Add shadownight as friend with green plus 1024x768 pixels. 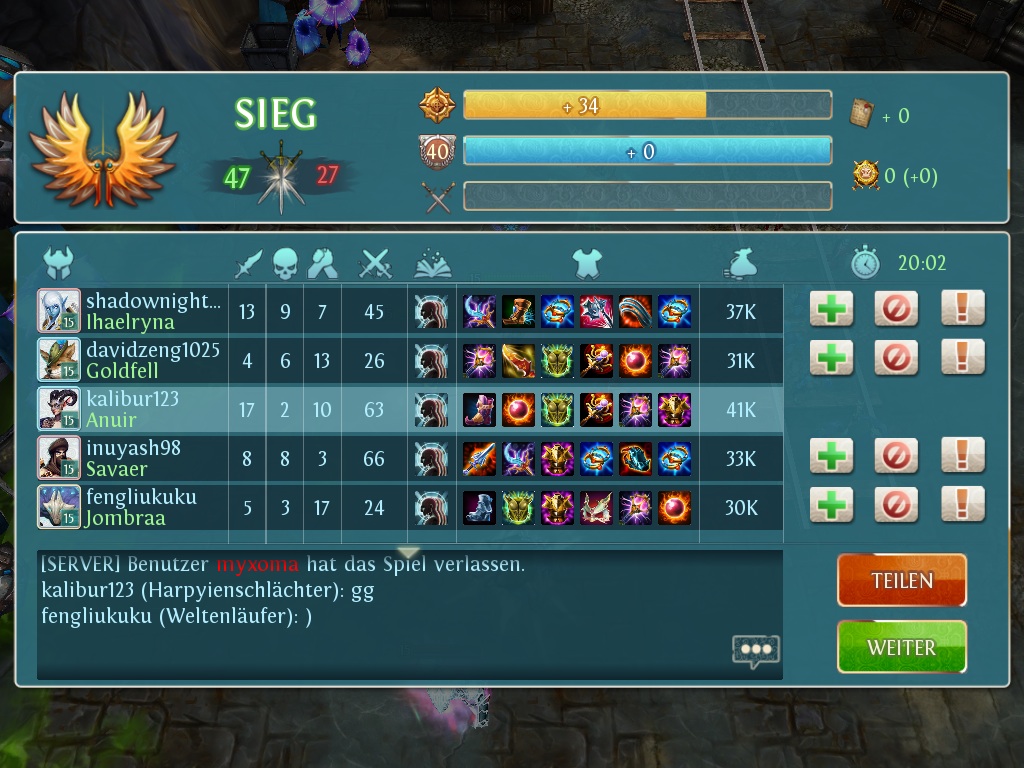[x=831, y=309]
